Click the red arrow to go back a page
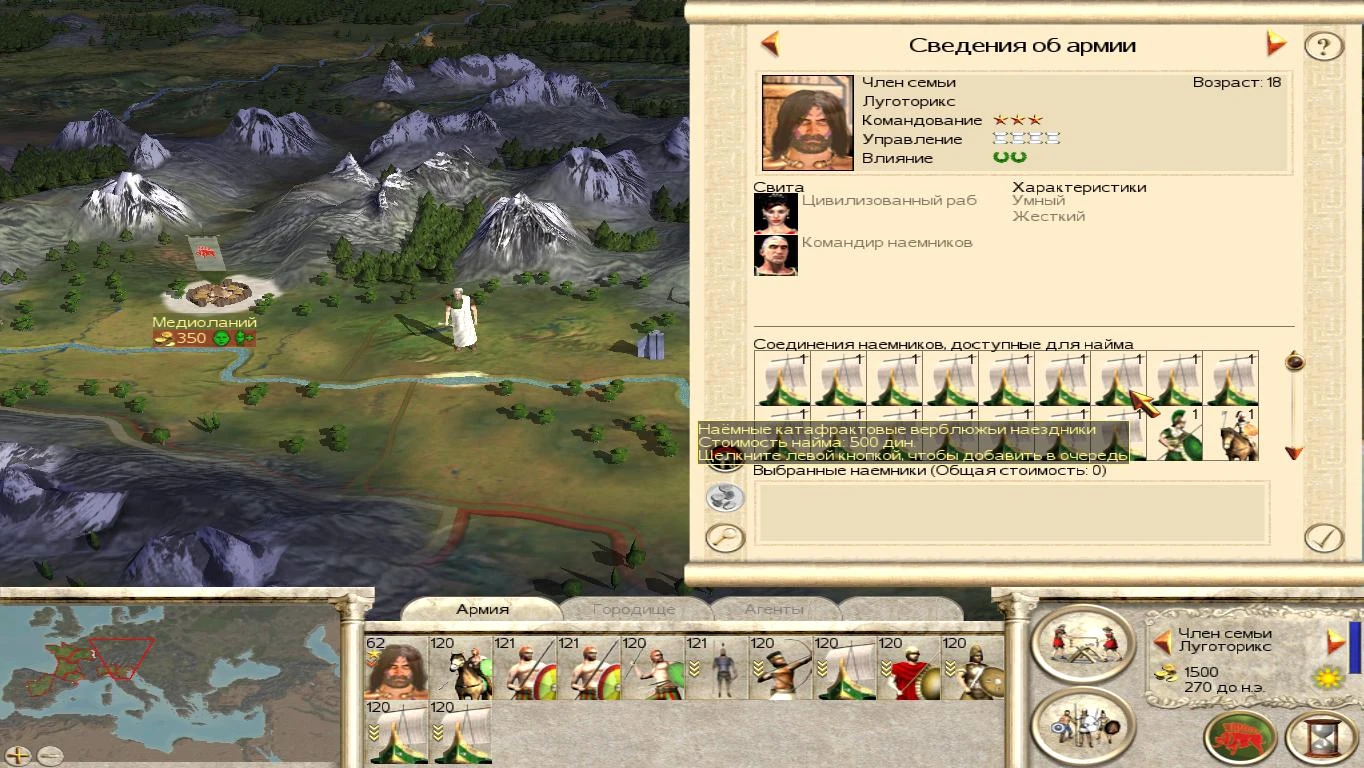The width and height of the screenshot is (1364, 768). tap(769, 44)
